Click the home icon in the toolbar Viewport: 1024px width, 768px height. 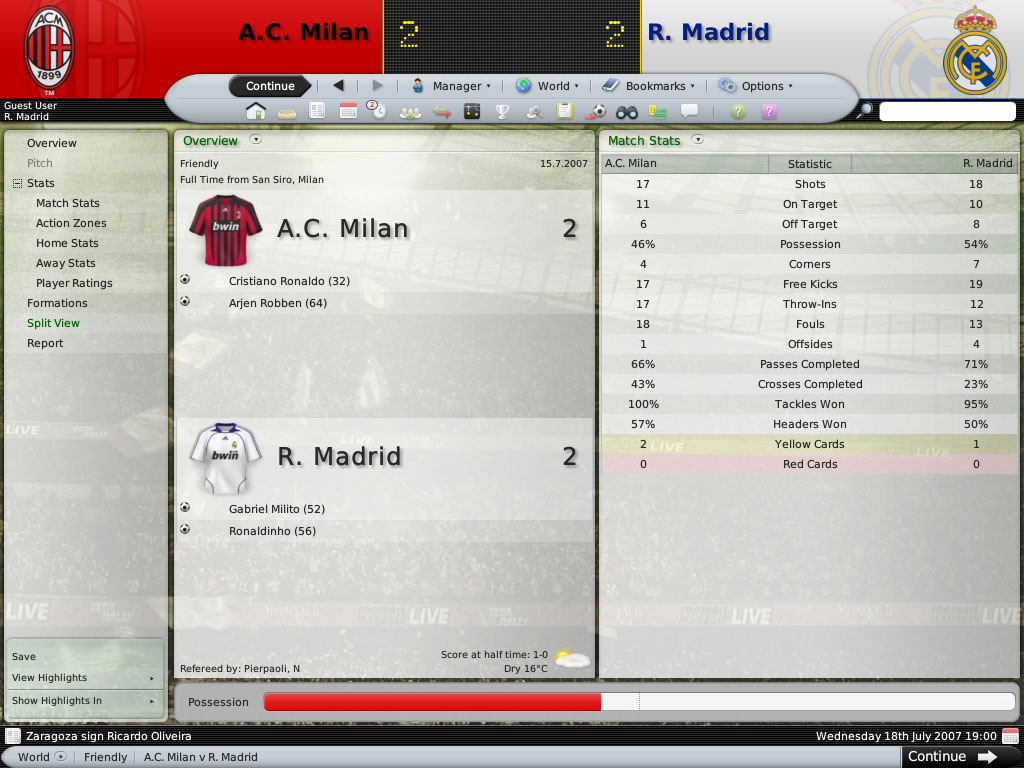click(256, 111)
